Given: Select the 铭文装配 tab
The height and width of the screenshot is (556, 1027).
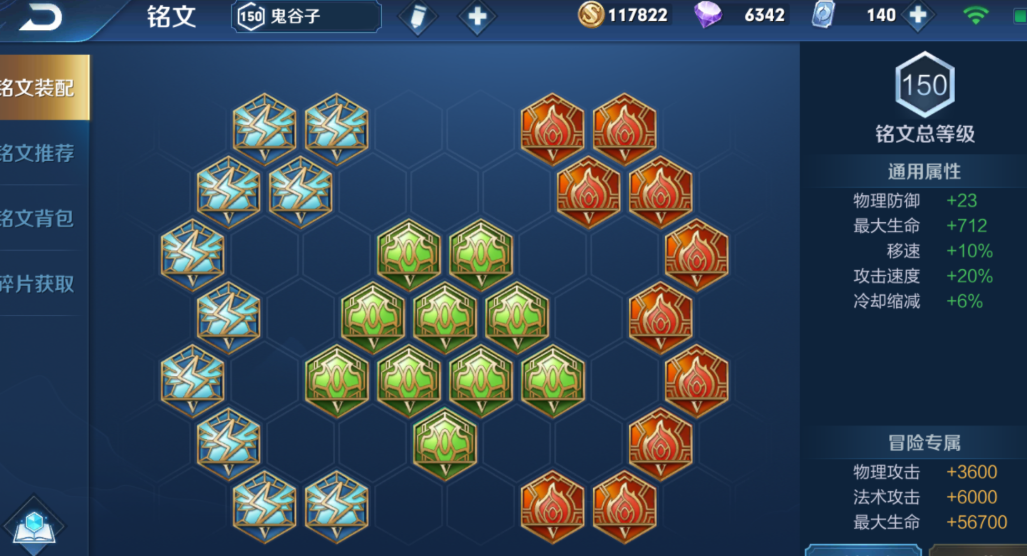Looking at the screenshot, I should click(42, 88).
